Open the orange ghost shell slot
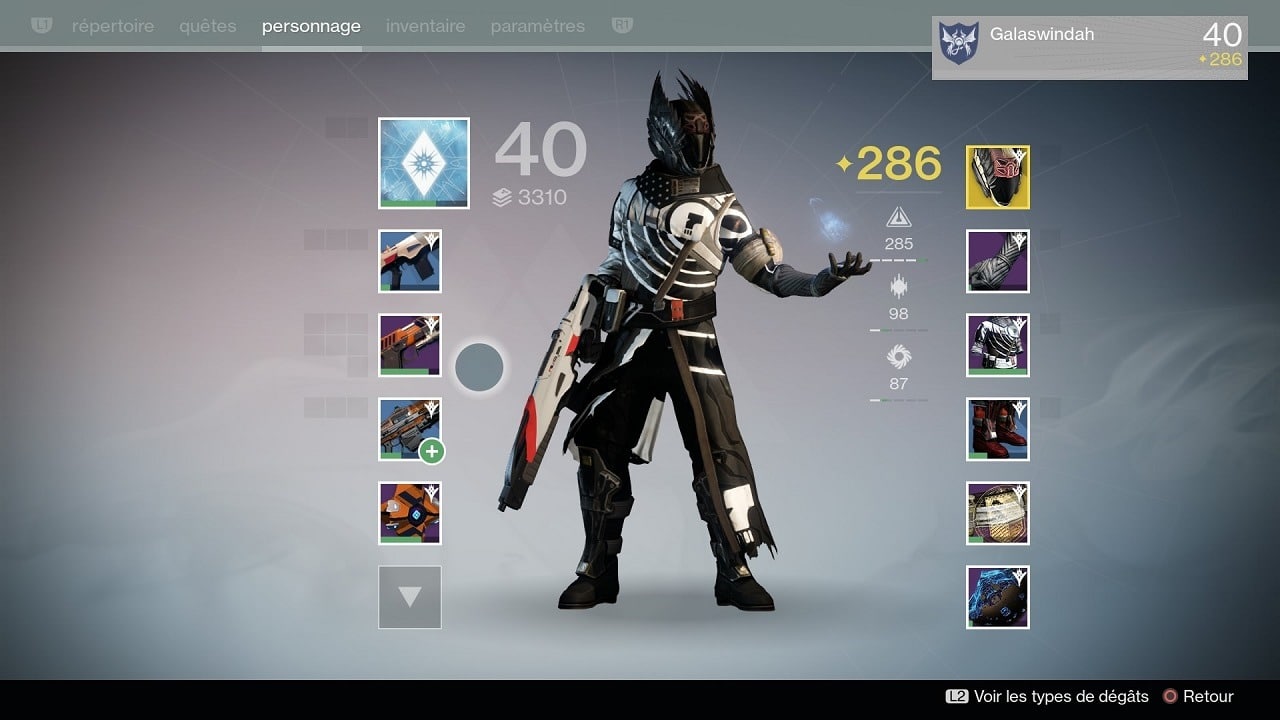The width and height of the screenshot is (1280, 720). [410, 513]
